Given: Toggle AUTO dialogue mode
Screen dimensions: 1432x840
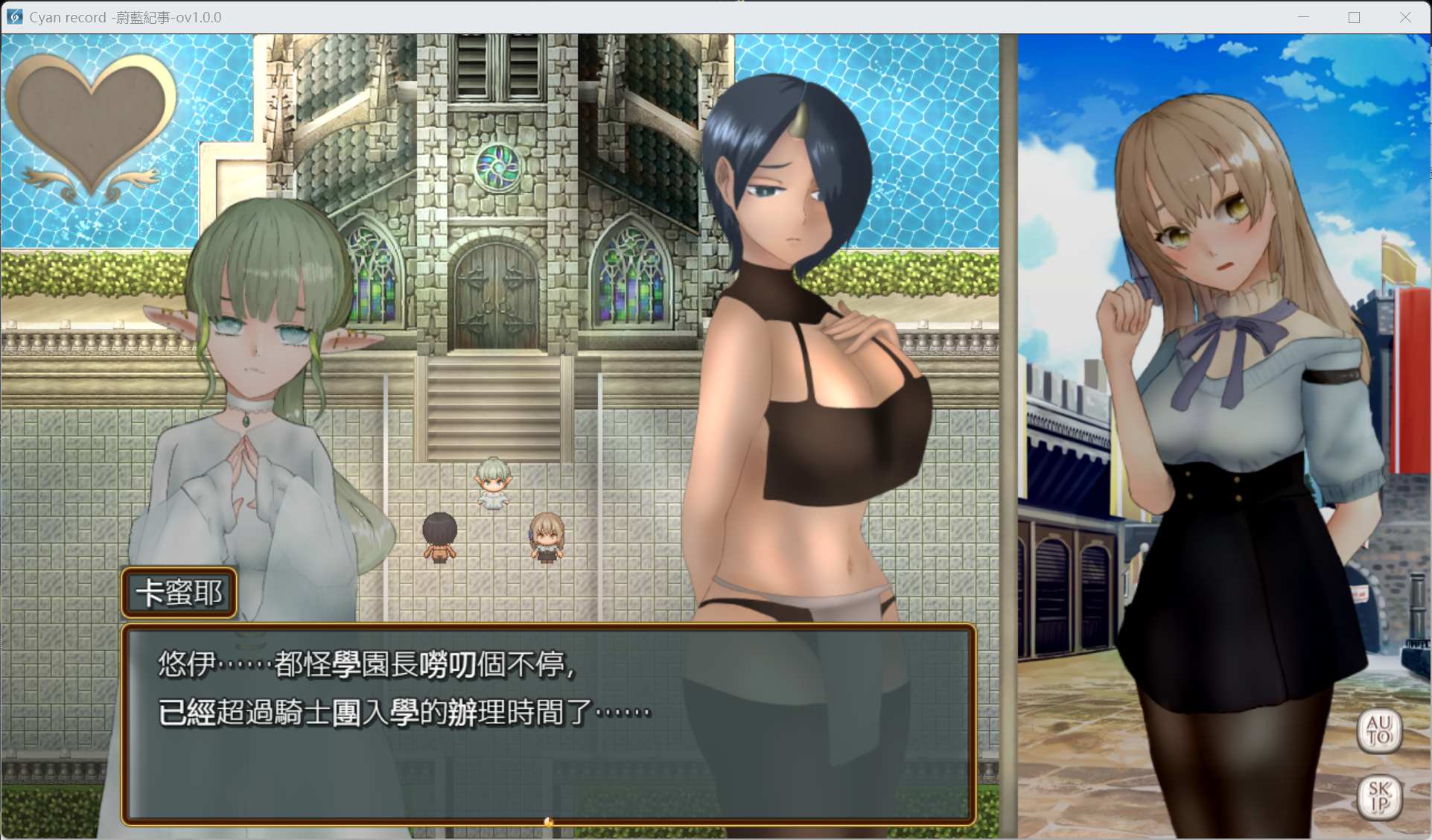Looking at the screenshot, I should [1378, 730].
